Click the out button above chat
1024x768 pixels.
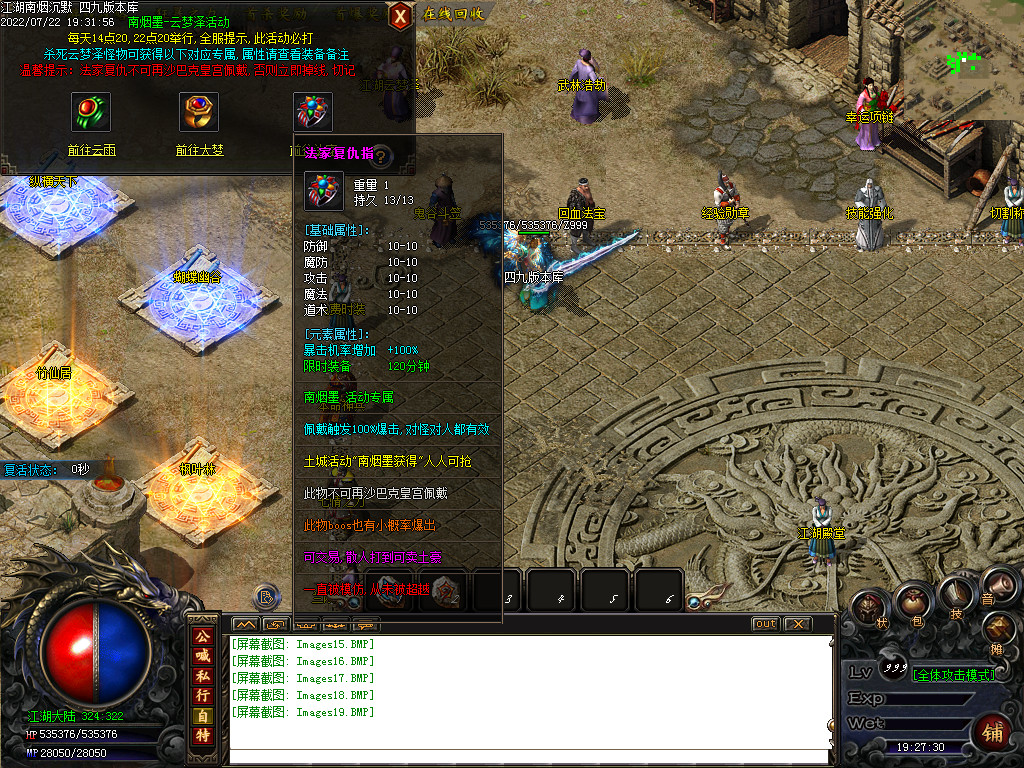point(765,624)
